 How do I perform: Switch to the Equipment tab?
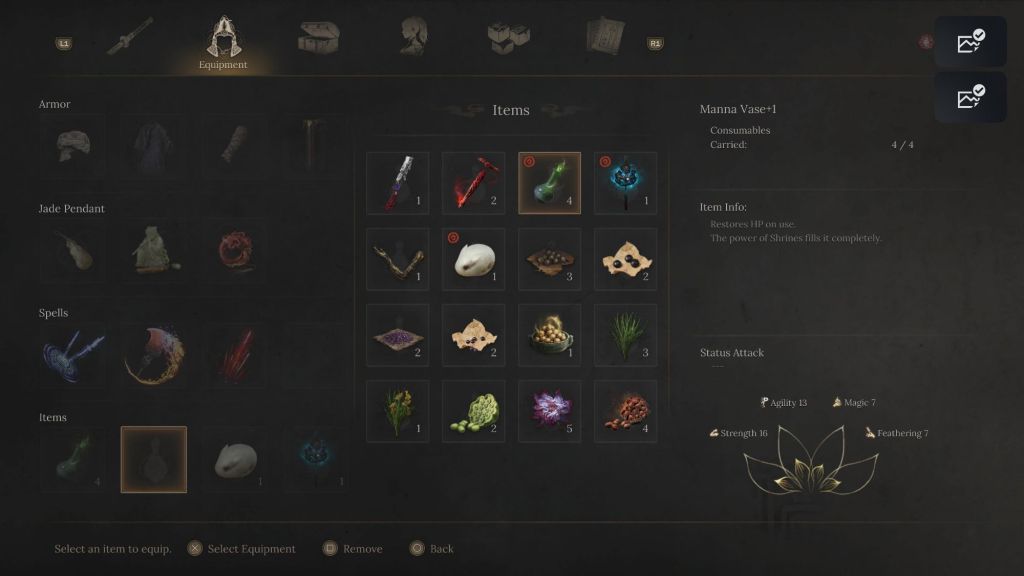point(222,42)
